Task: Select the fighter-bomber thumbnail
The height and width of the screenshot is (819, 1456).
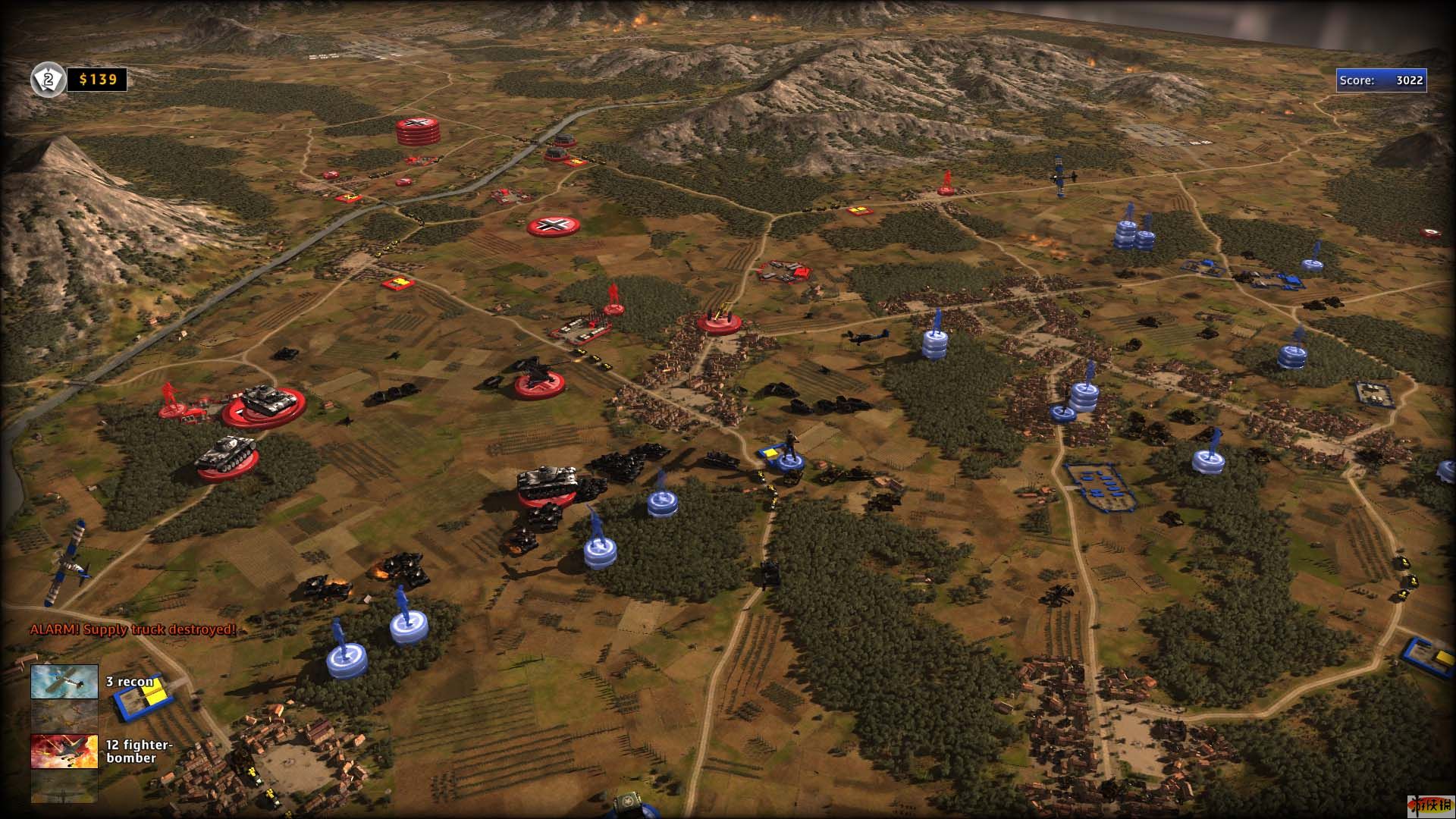Action: 64,751
